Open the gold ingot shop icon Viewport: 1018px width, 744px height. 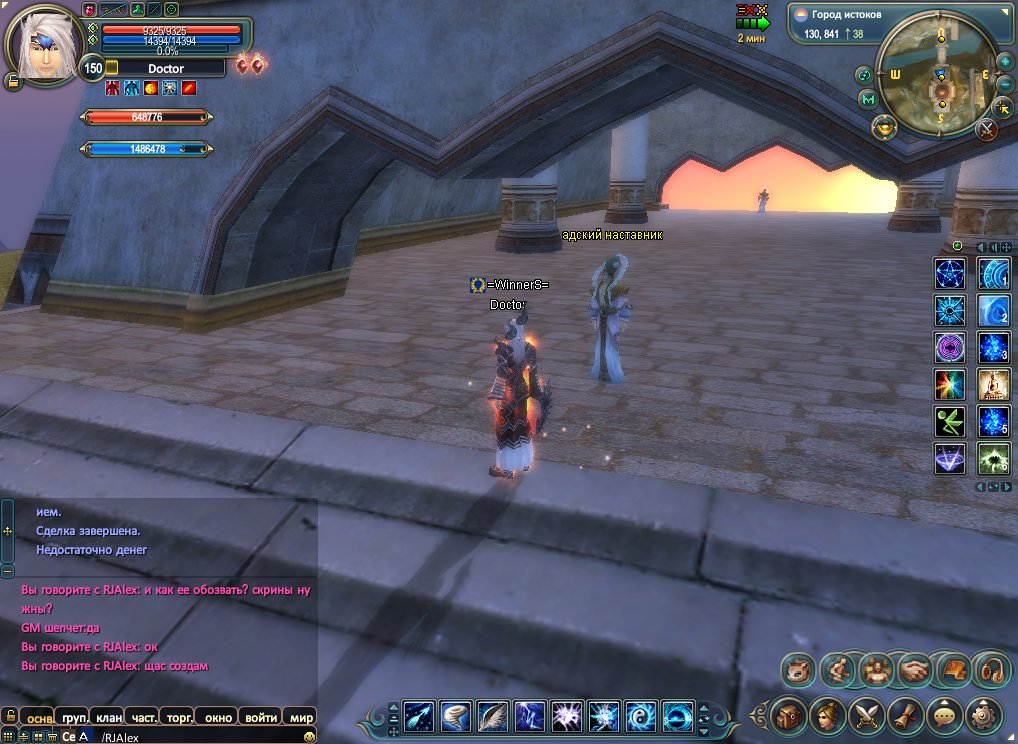(884, 127)
